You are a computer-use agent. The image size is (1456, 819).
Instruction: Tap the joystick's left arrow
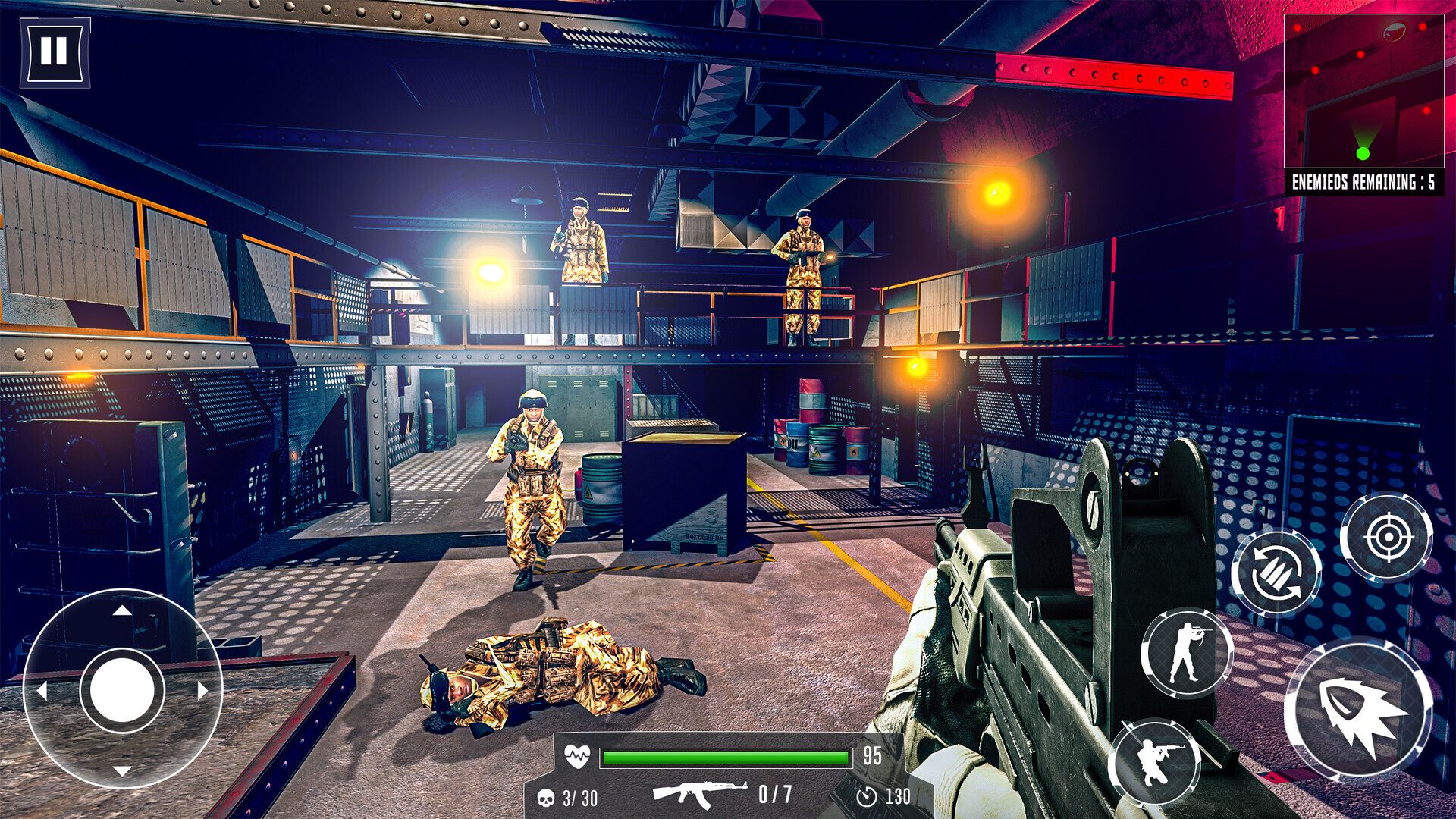(42, 690)
